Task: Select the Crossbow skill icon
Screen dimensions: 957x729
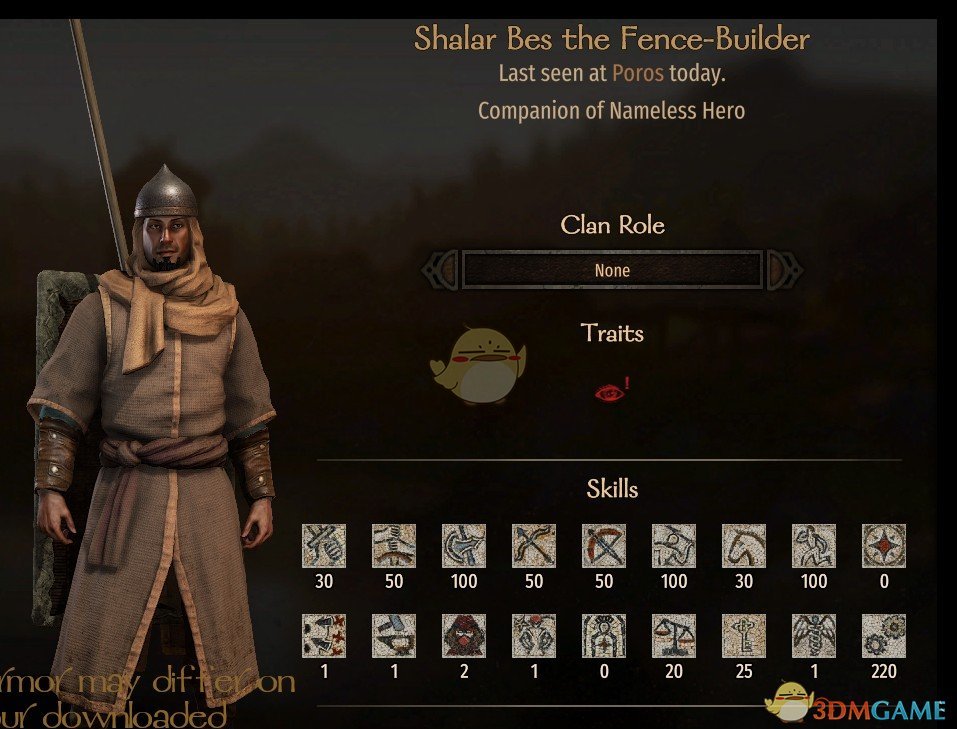Action: 604,546
